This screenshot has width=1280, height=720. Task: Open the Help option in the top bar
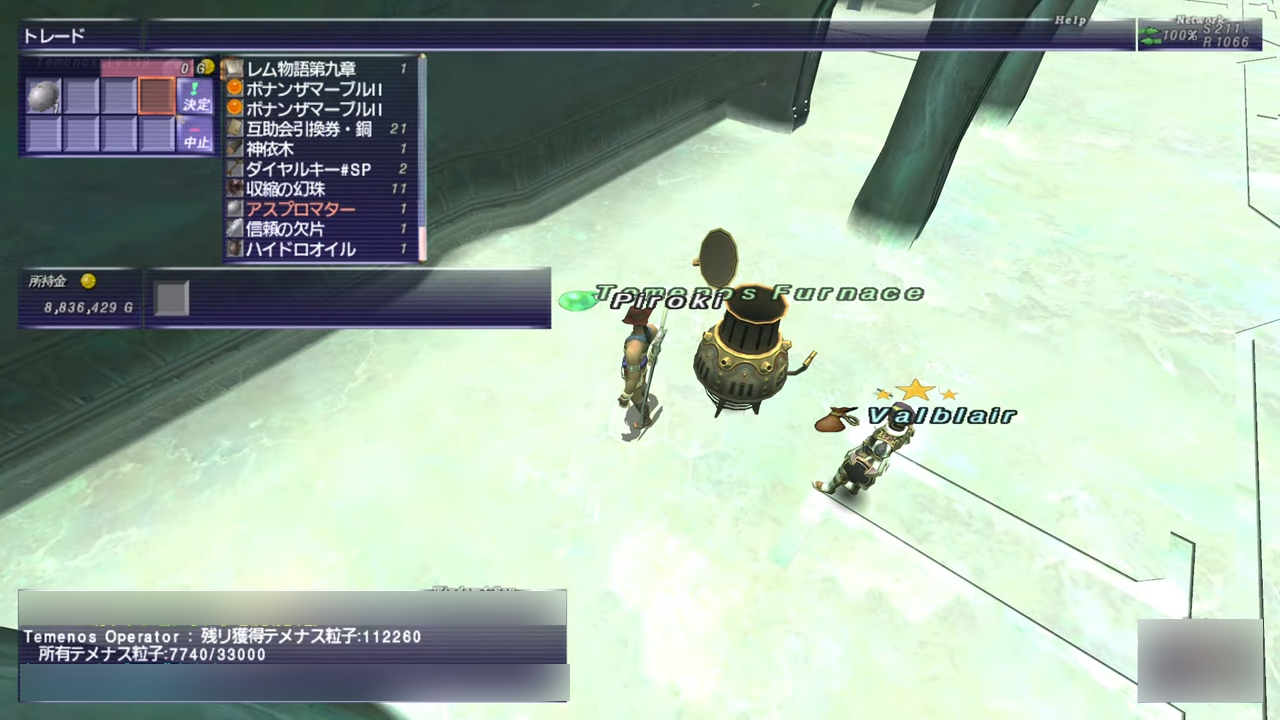point(1069,20)
